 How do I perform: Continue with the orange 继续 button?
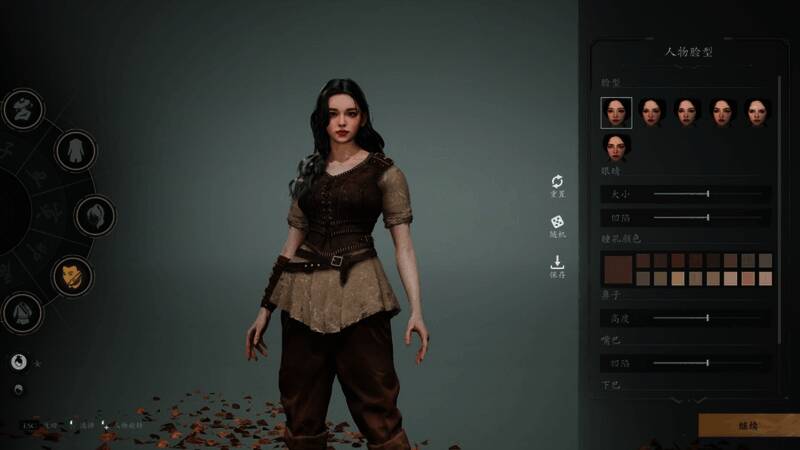coord(748,425)
